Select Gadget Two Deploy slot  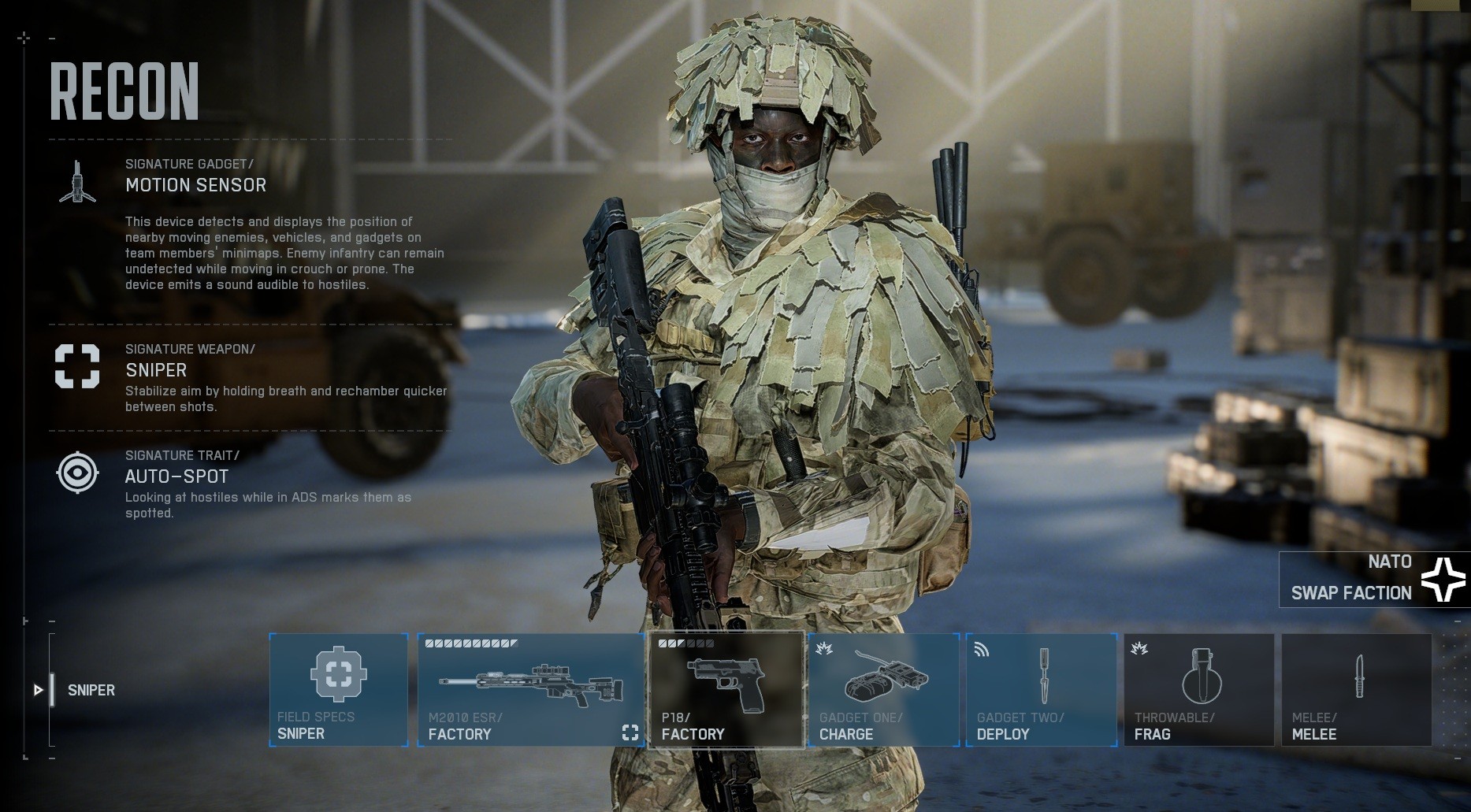click(1041, 689)
